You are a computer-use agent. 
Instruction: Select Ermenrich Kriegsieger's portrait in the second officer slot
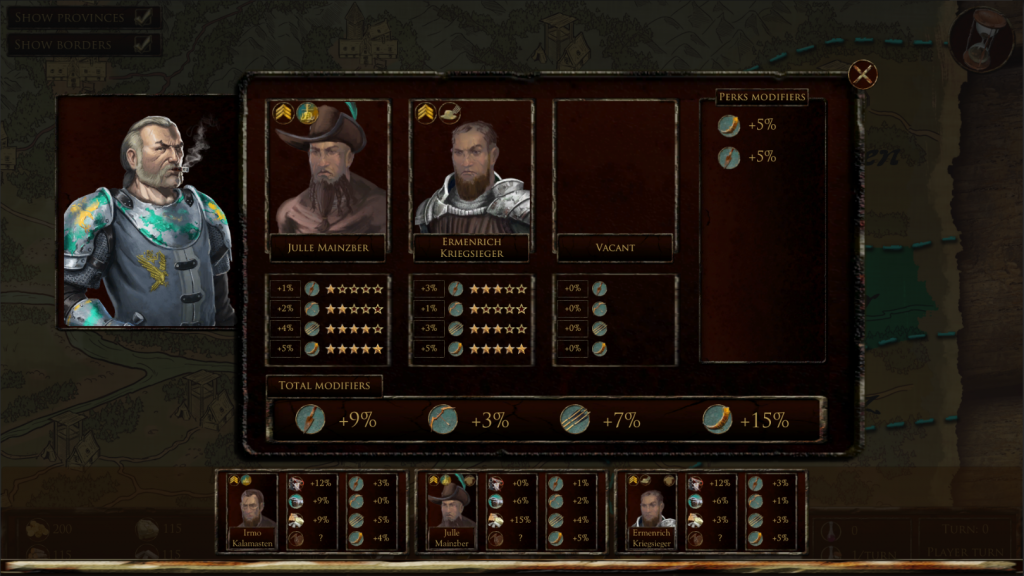[471, 168]
